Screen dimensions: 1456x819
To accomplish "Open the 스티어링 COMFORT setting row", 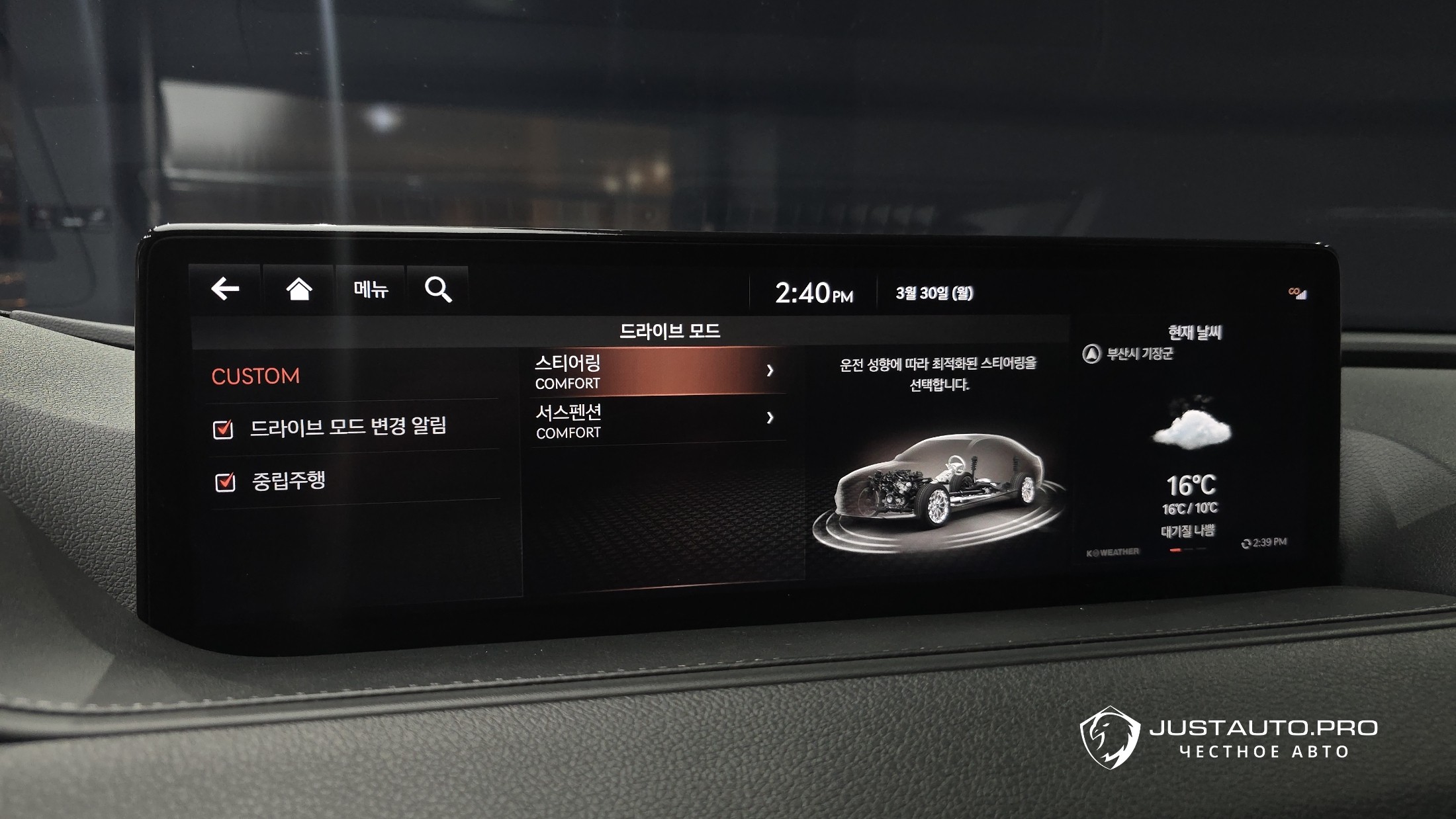I will coord(655,372).
